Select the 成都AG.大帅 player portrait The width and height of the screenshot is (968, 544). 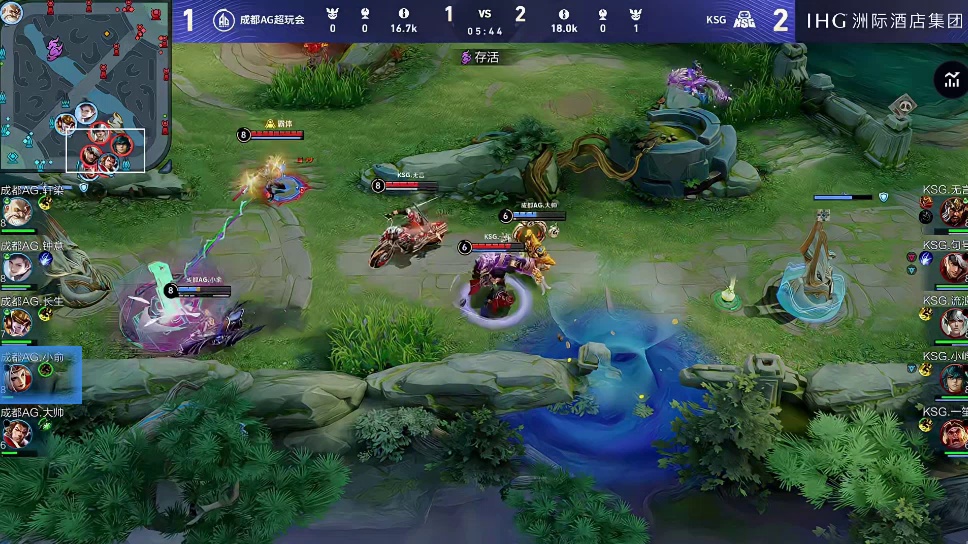coord(17,434)
